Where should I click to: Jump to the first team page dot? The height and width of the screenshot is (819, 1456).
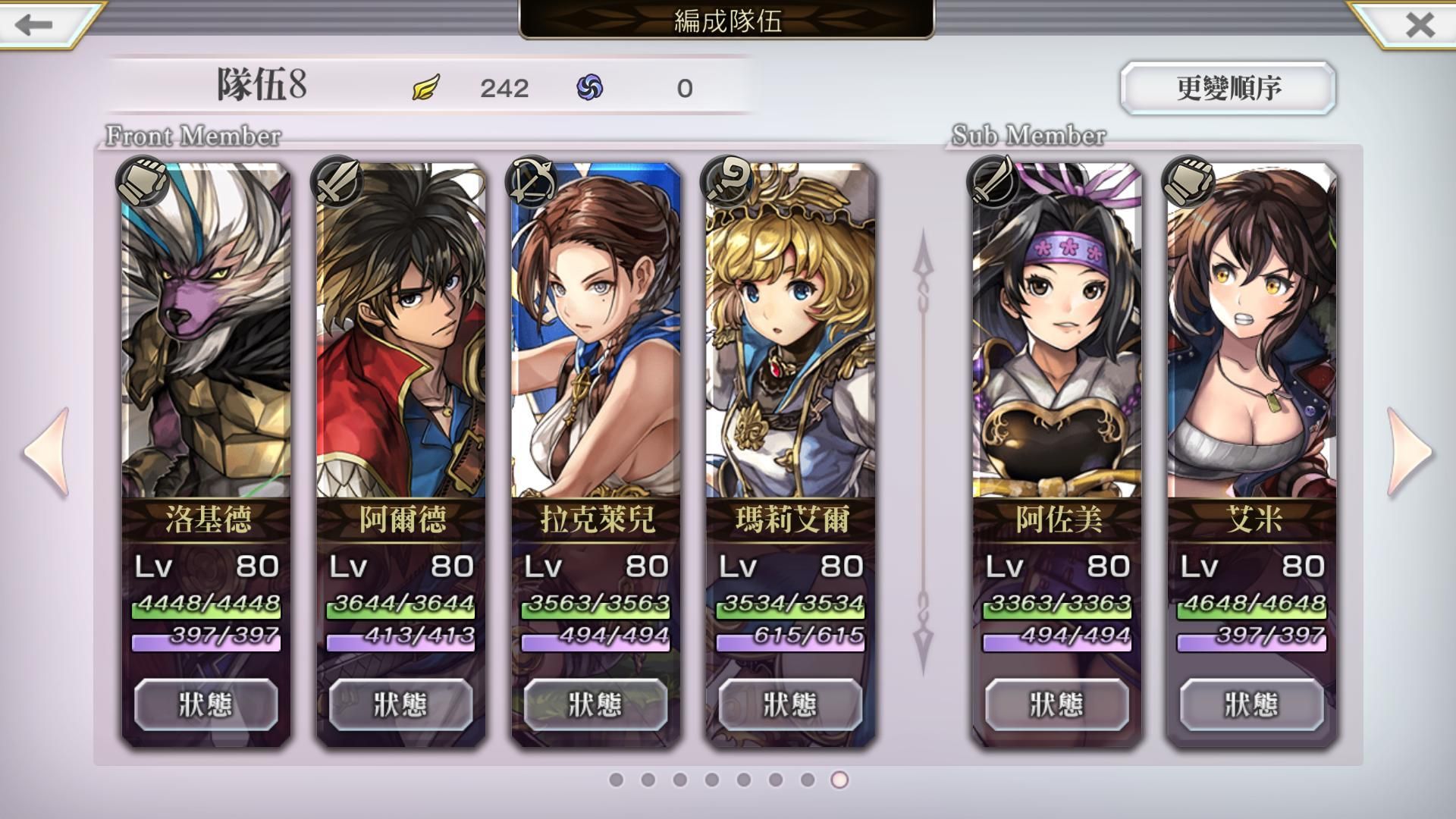point(617,780)
